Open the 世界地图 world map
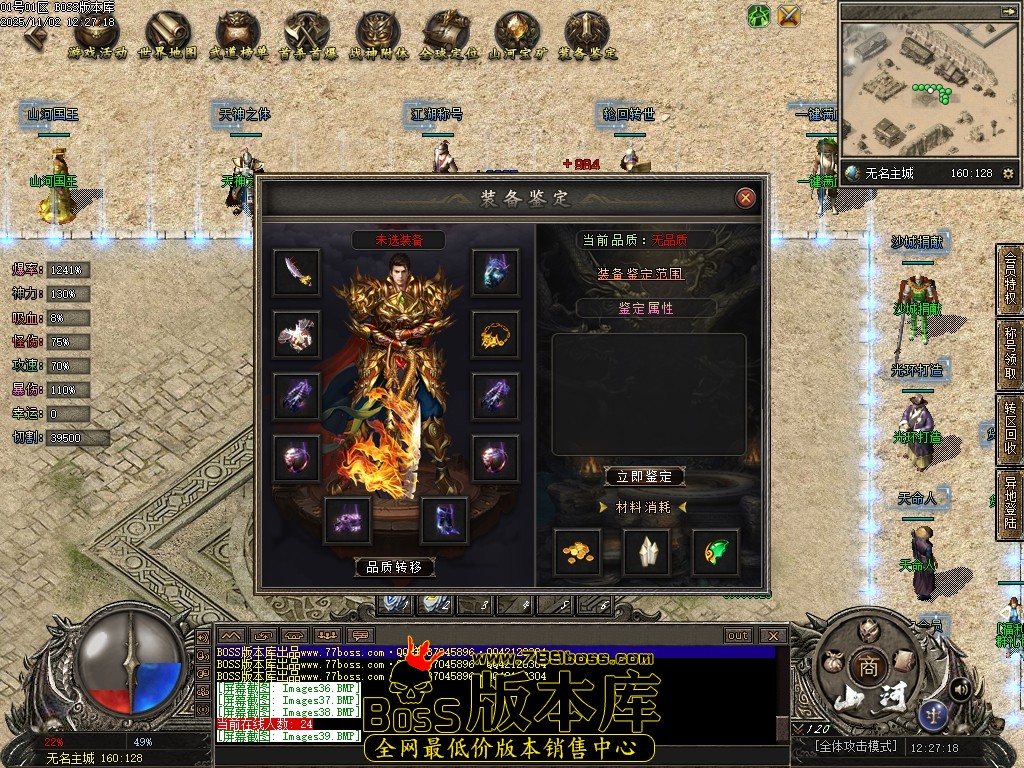1024x768 pixels. point(167,35)
